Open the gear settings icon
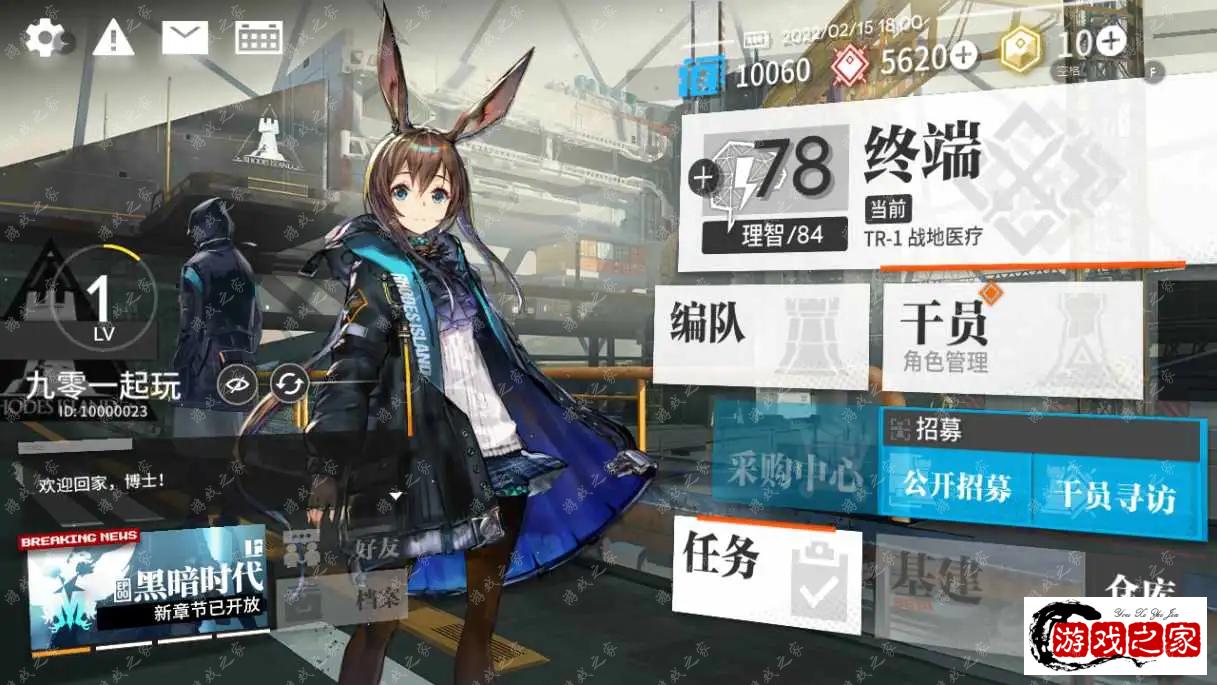1217x685 pixels. pyautogui.click(x=44, y=38)
